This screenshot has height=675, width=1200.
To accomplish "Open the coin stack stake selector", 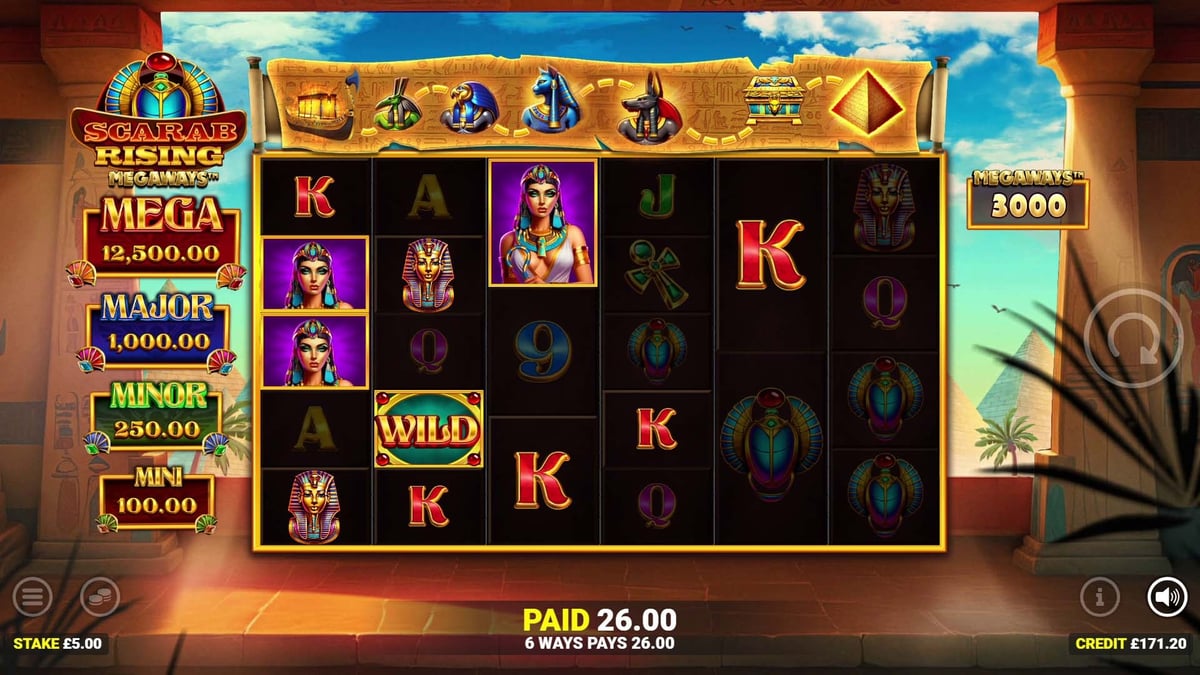I will click(x=100, y=598).
